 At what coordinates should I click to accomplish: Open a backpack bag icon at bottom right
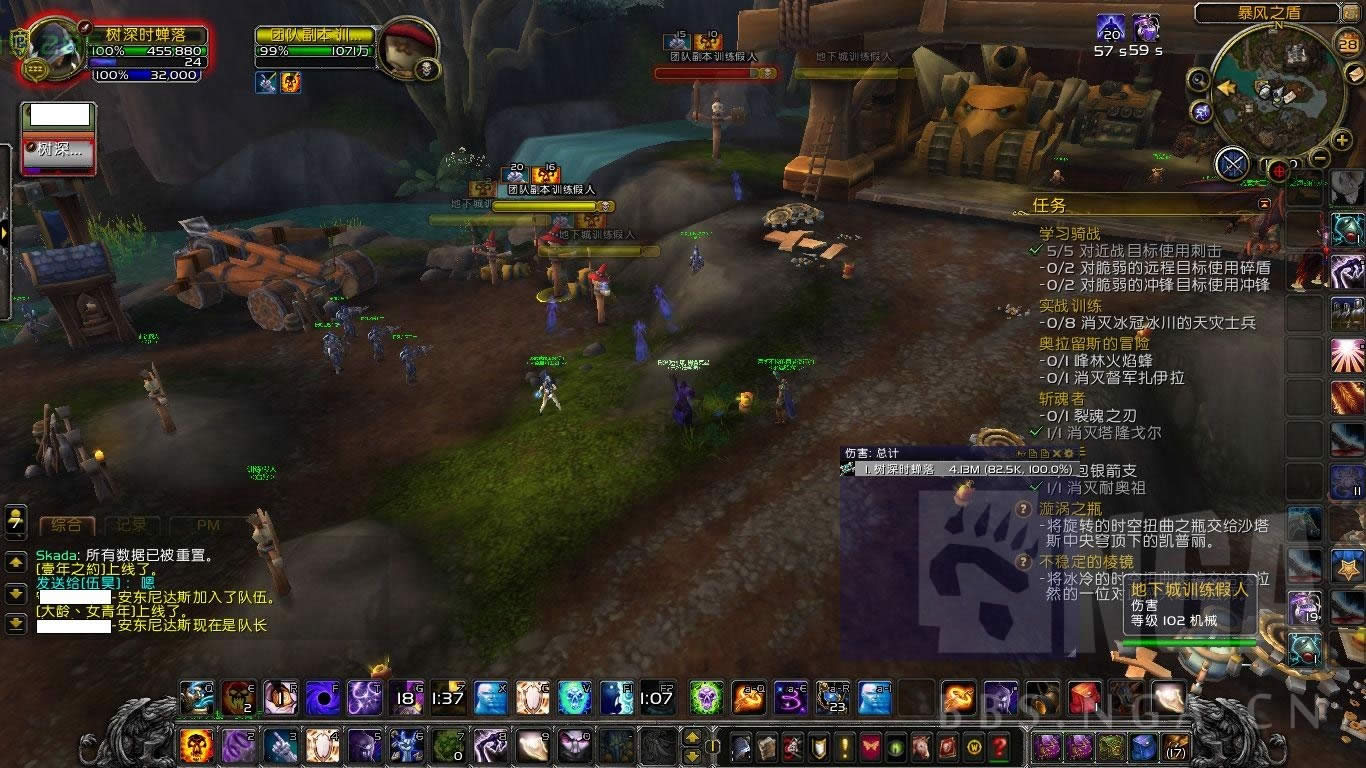pyautogui.click(x=1174, y=748)
